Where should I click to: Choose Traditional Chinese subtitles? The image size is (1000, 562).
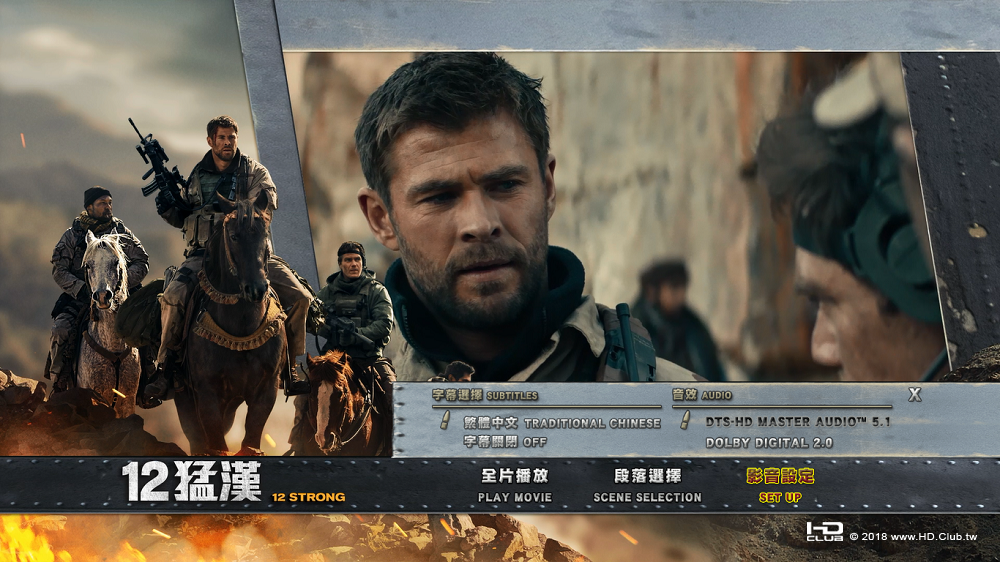(562, 423)
